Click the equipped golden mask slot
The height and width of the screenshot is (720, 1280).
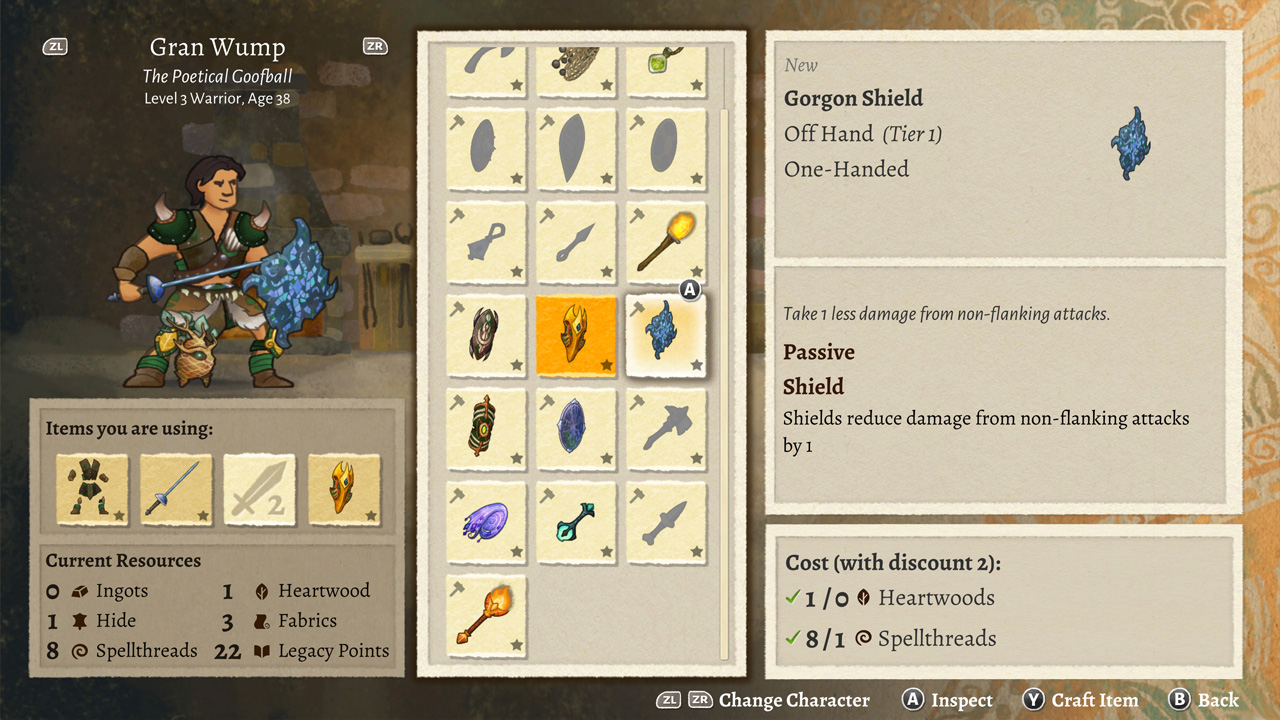[344, 490]
